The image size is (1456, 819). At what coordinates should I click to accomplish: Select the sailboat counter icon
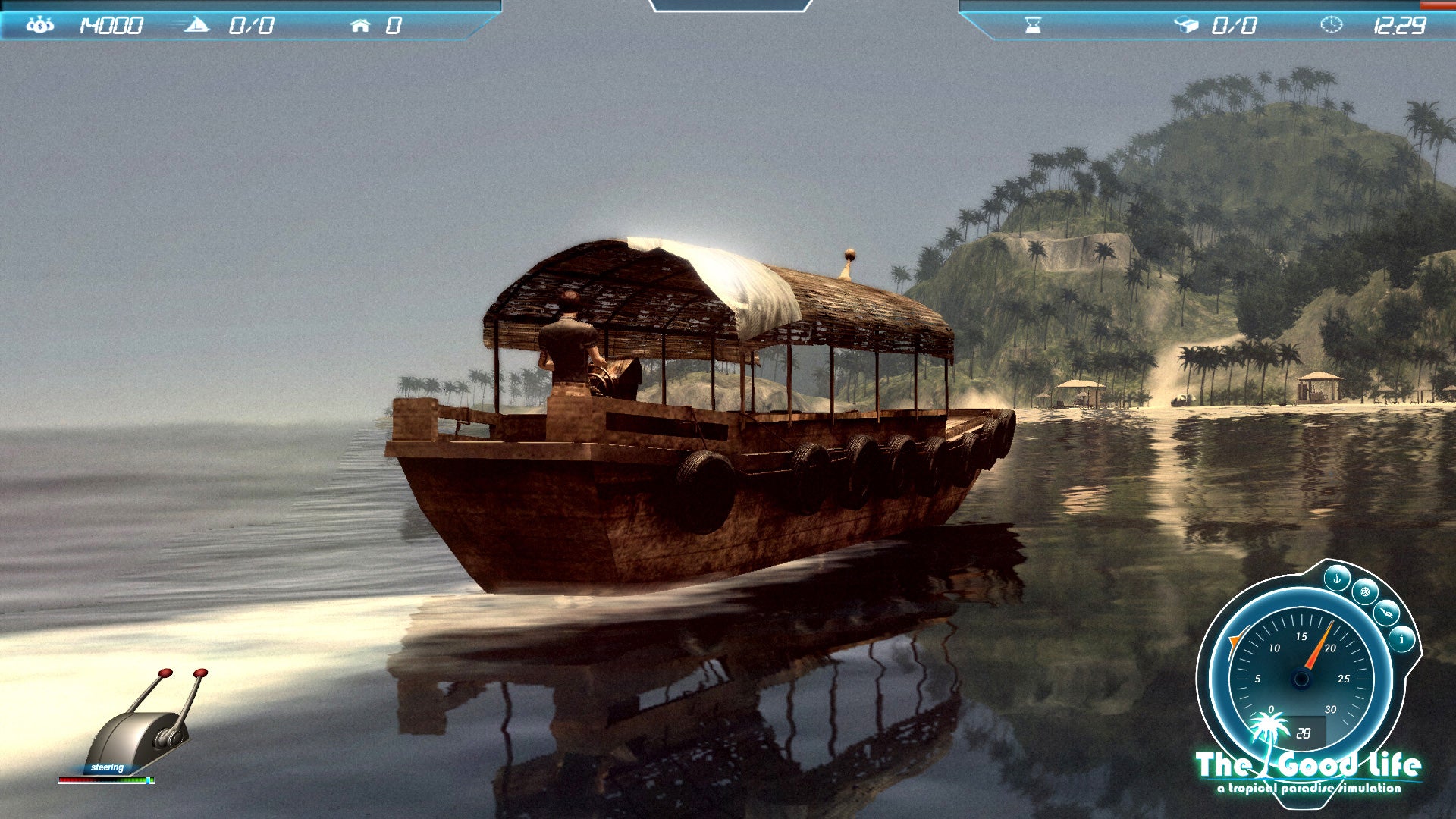click(x=197, y=24)
